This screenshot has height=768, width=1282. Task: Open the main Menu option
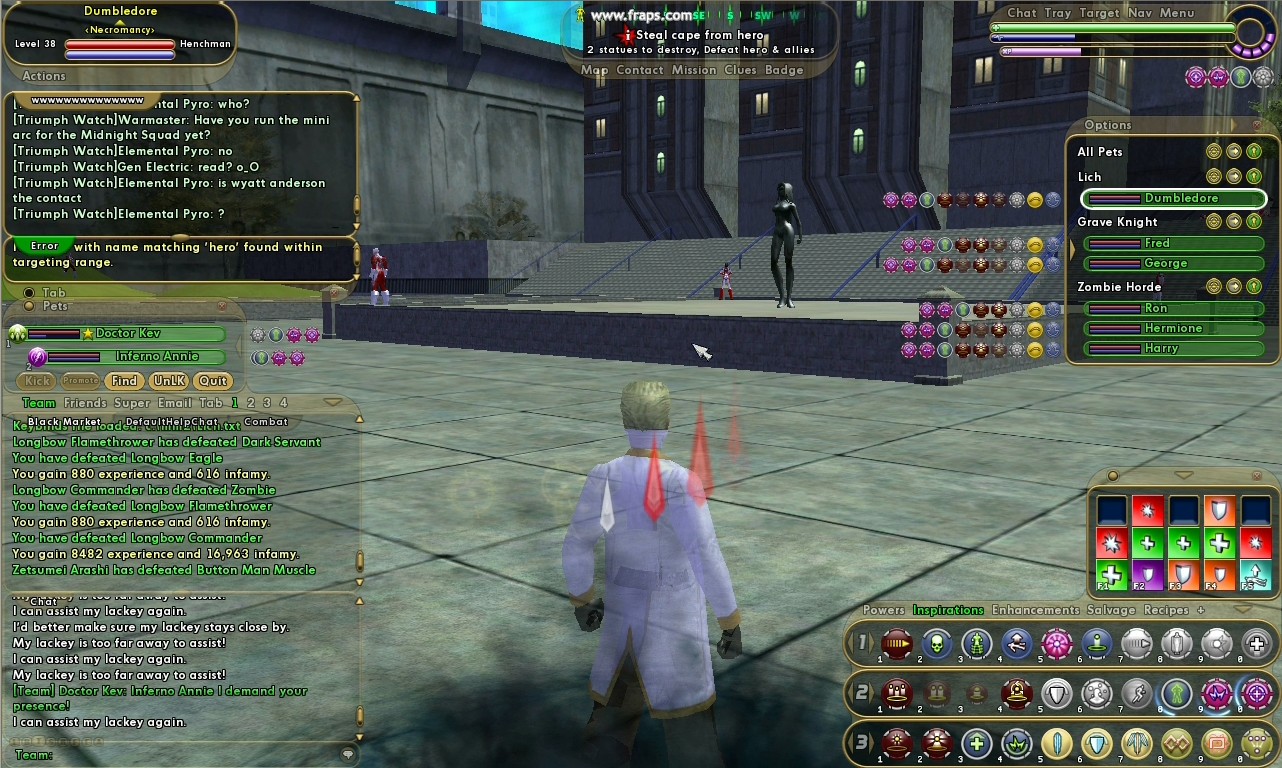[x=1177, y=13]
